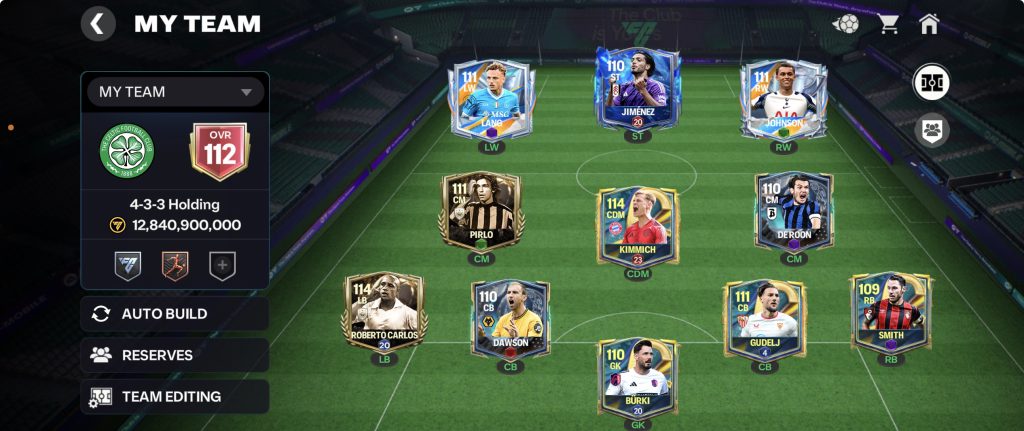Choose the Gudelj centre back card

pos(765,319)
